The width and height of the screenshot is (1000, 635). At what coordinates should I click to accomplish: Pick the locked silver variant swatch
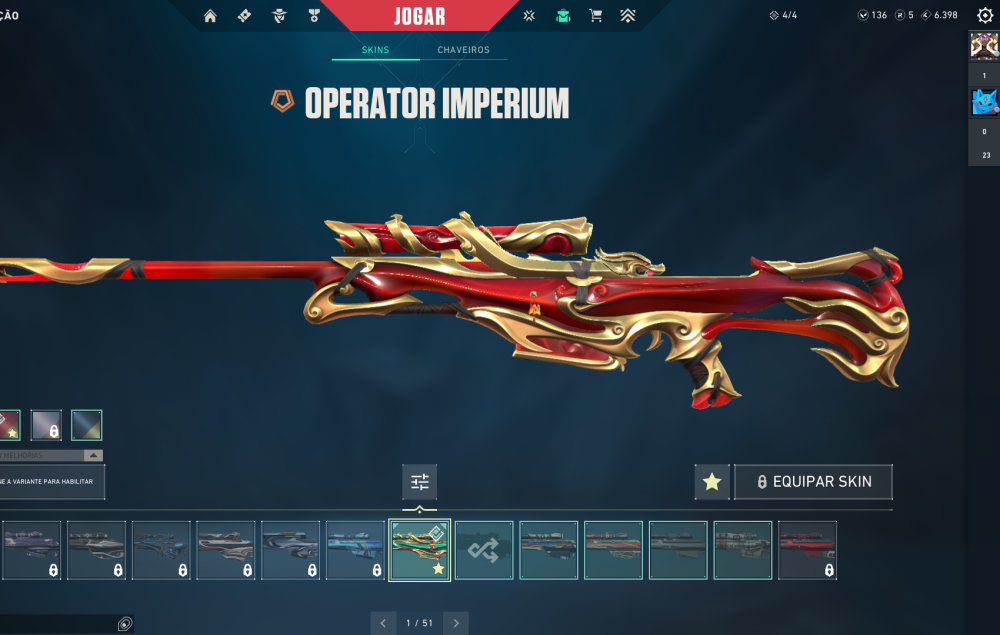point(46,425)
